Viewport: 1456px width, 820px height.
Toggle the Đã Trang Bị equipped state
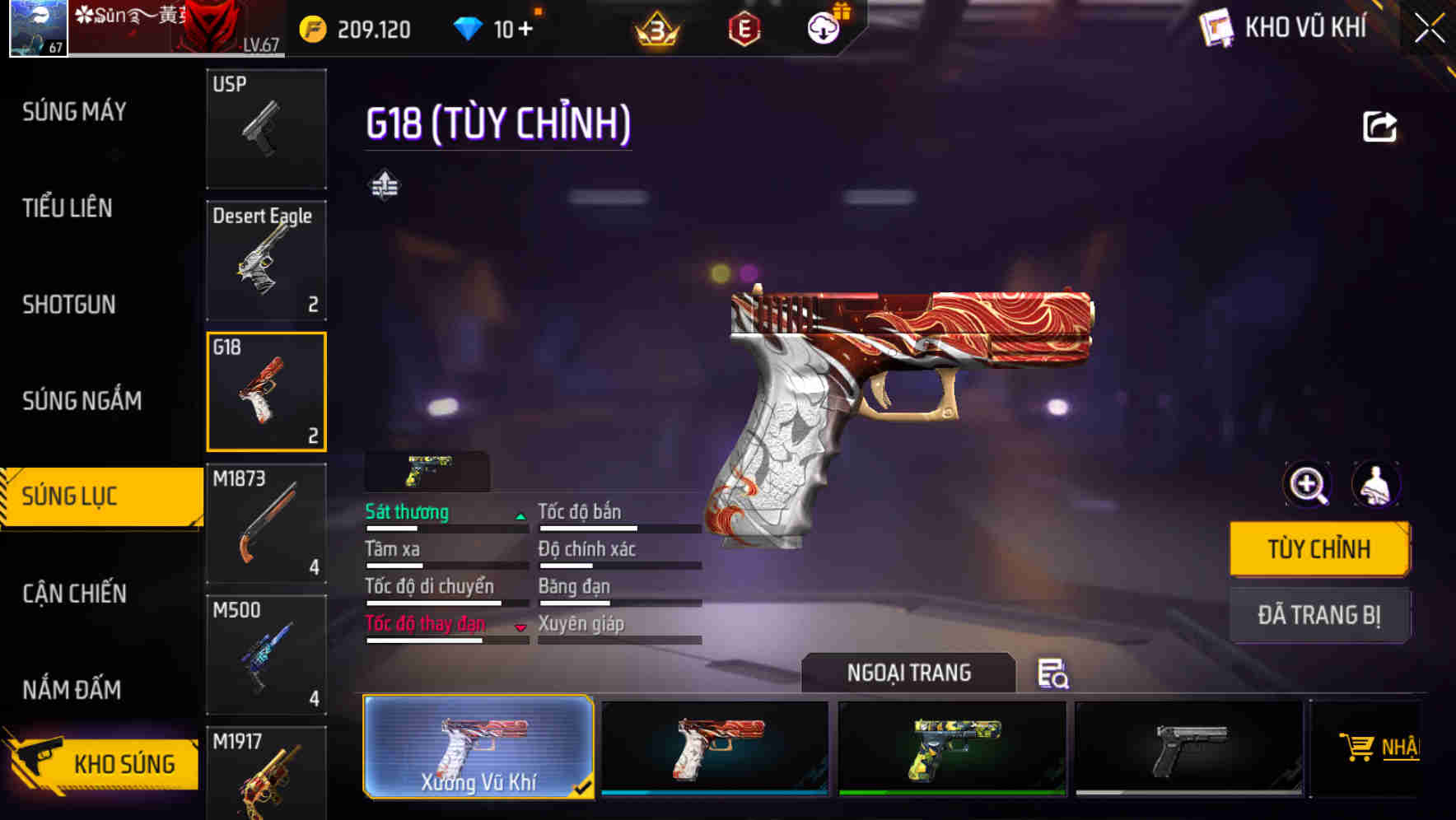1318,615
